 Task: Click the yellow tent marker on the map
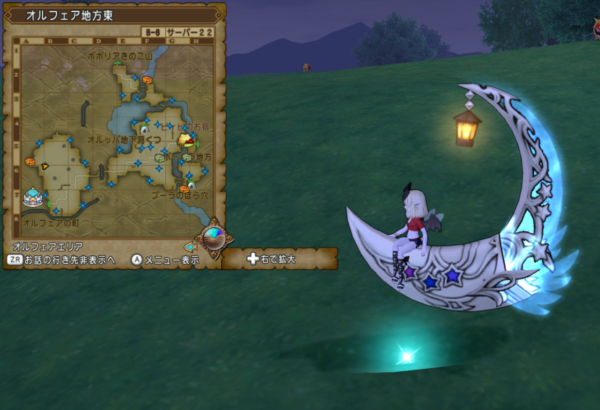pos(186,141)
